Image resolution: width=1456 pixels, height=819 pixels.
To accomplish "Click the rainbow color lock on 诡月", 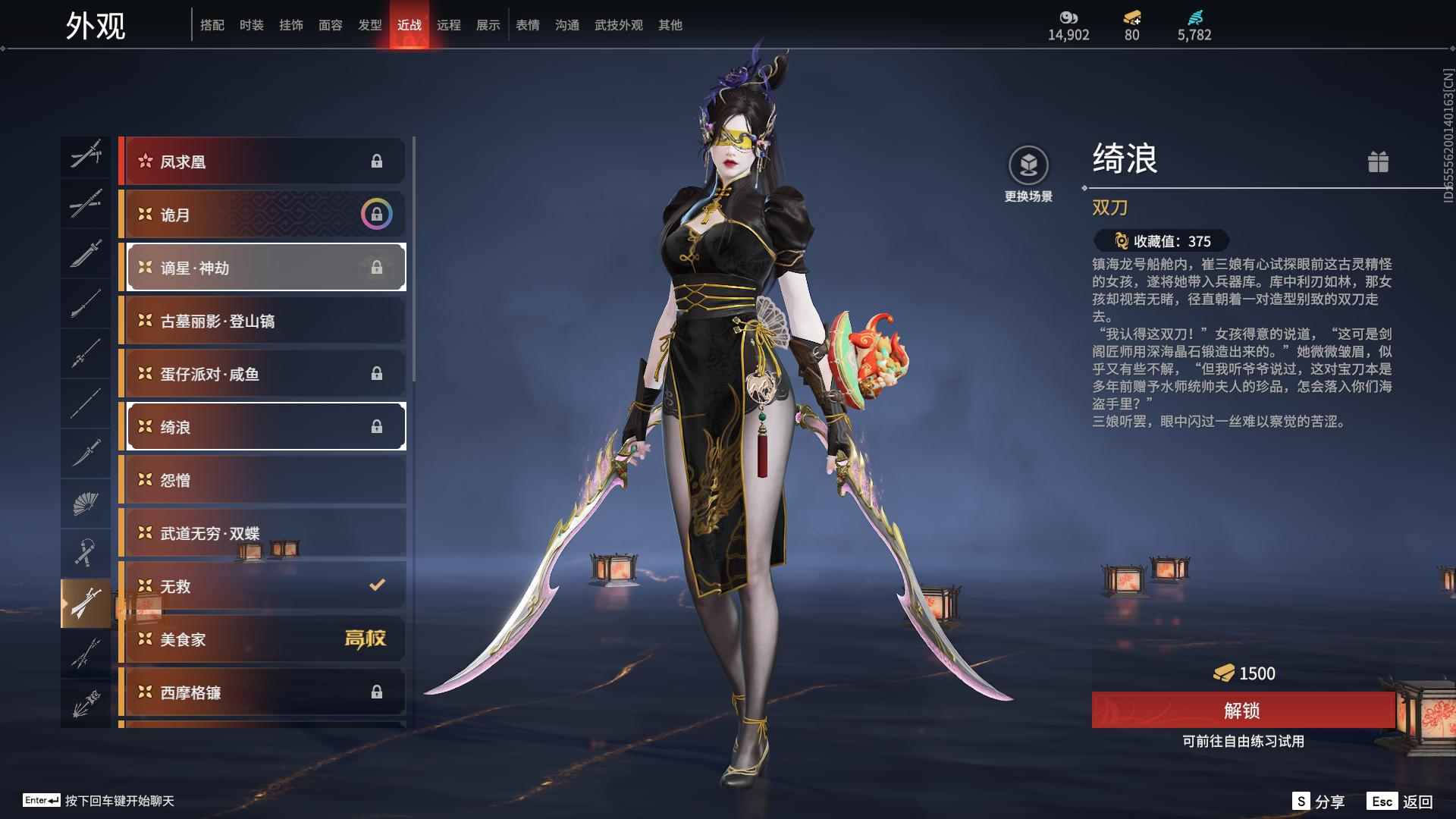I will point(375,215).
